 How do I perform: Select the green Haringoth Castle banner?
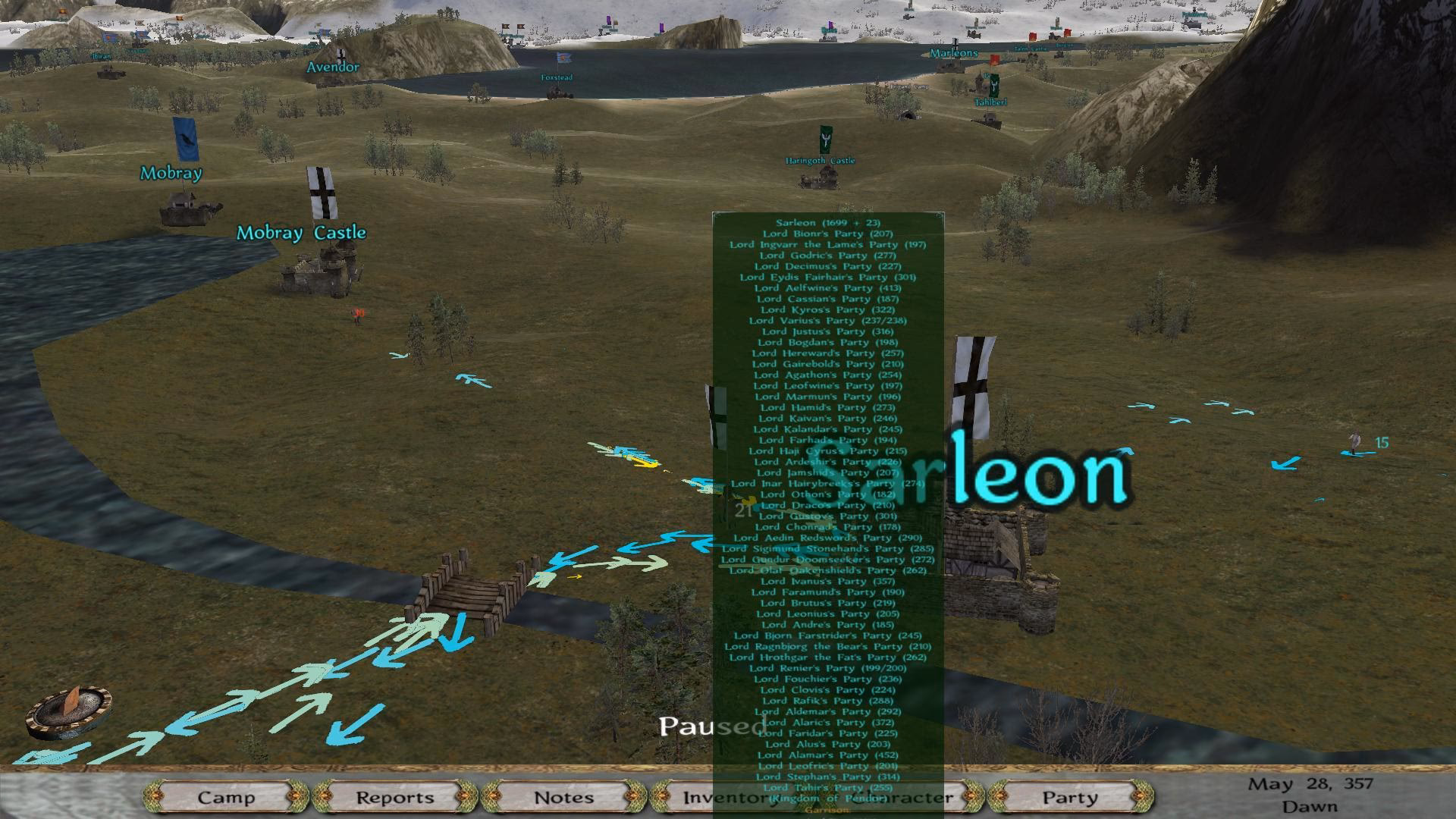[825, 140]
